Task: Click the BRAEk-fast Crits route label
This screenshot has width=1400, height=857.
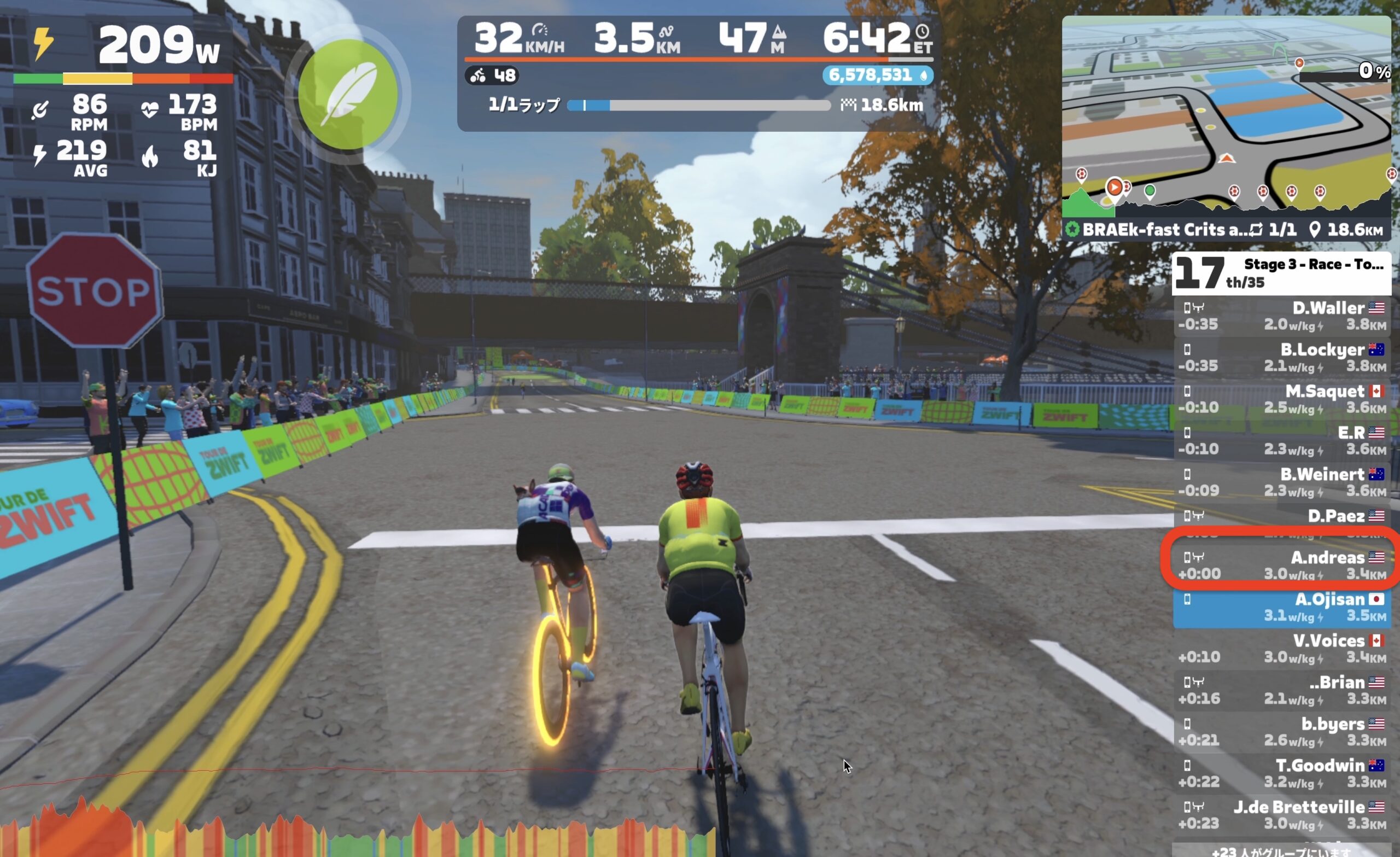Action: [x=1159, y=230]
